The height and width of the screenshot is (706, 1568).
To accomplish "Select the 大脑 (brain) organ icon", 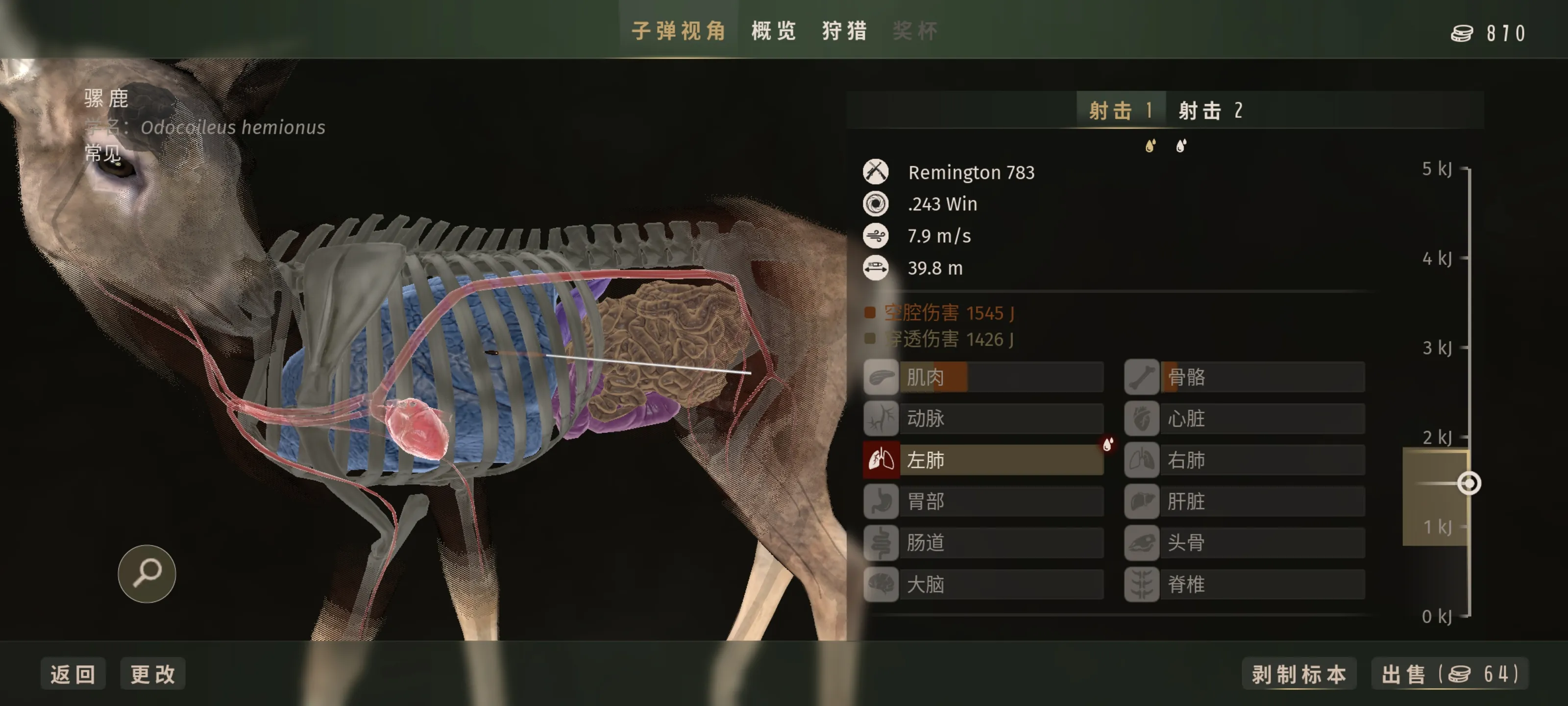I will pos(881,584).
